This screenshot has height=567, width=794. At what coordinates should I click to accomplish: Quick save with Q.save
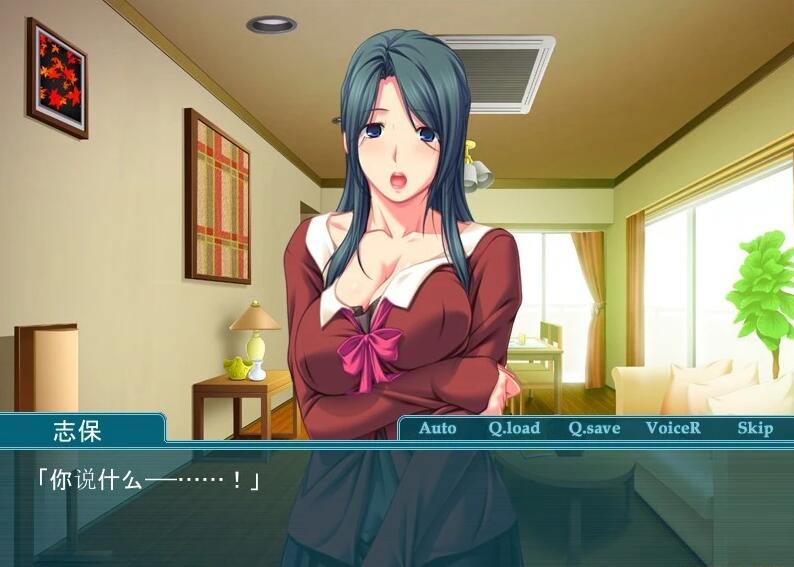click(x=594, y=428)
